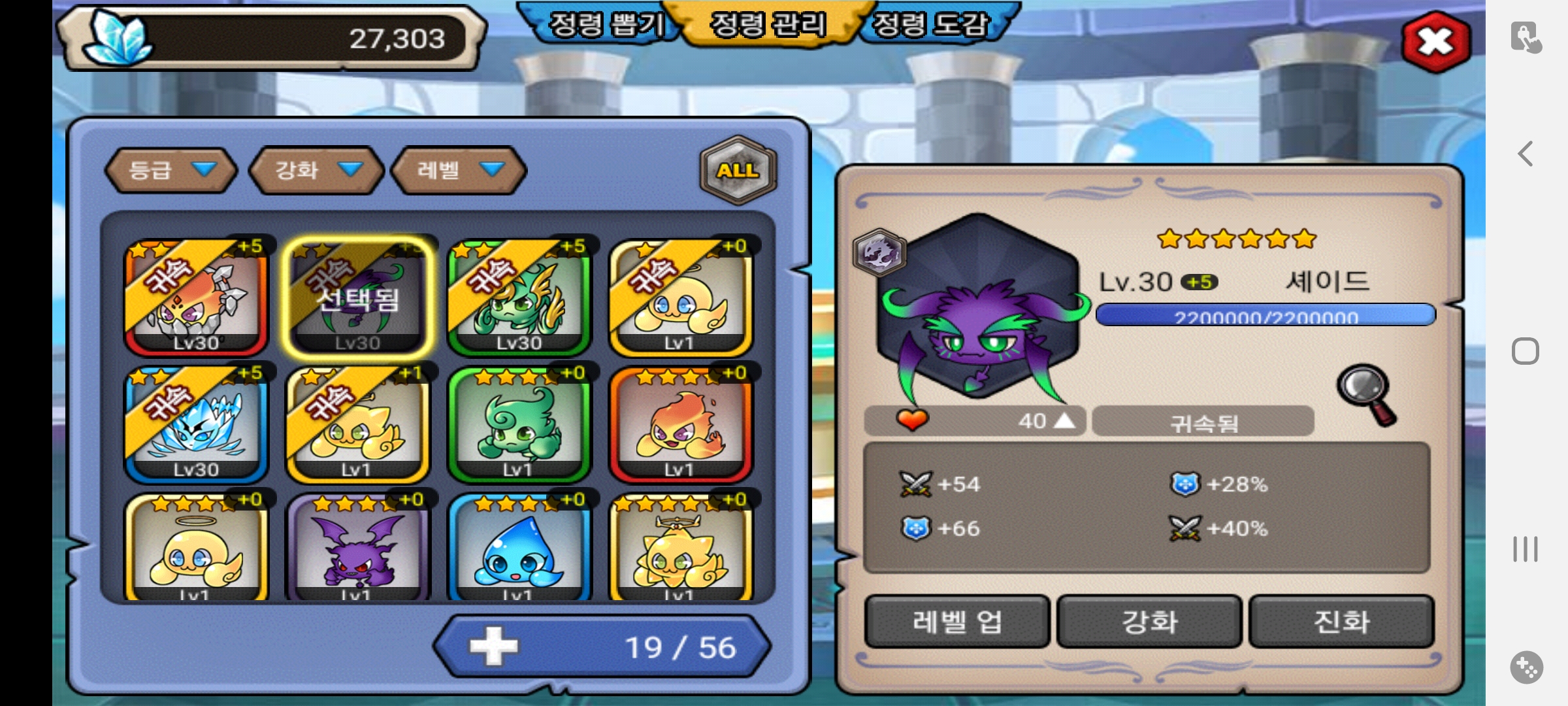
Task: Select the 정령 관리 tab
Action: pos(768,25)
